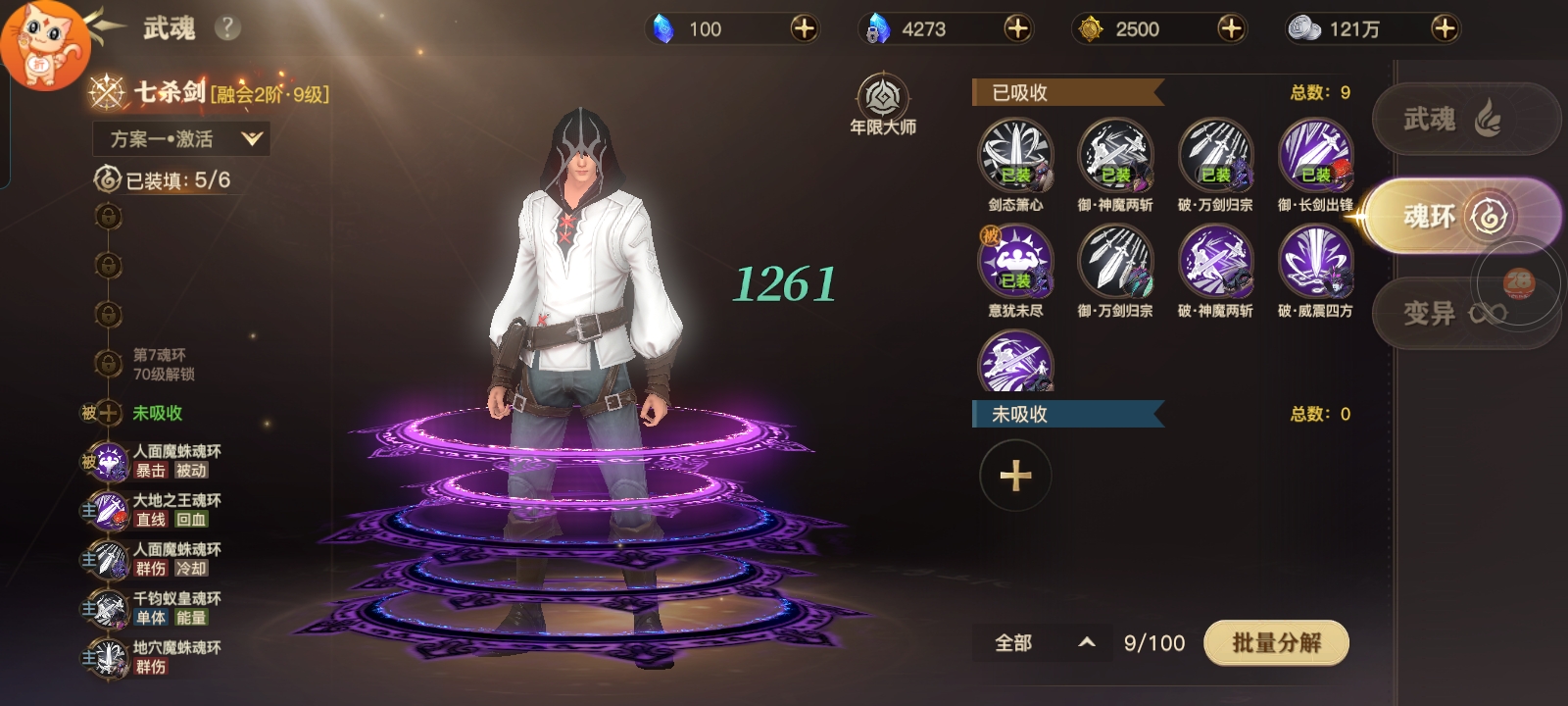Choose the 破·万剑归宗 soul ring
1568x706 pixels.
coord(1215,156)
